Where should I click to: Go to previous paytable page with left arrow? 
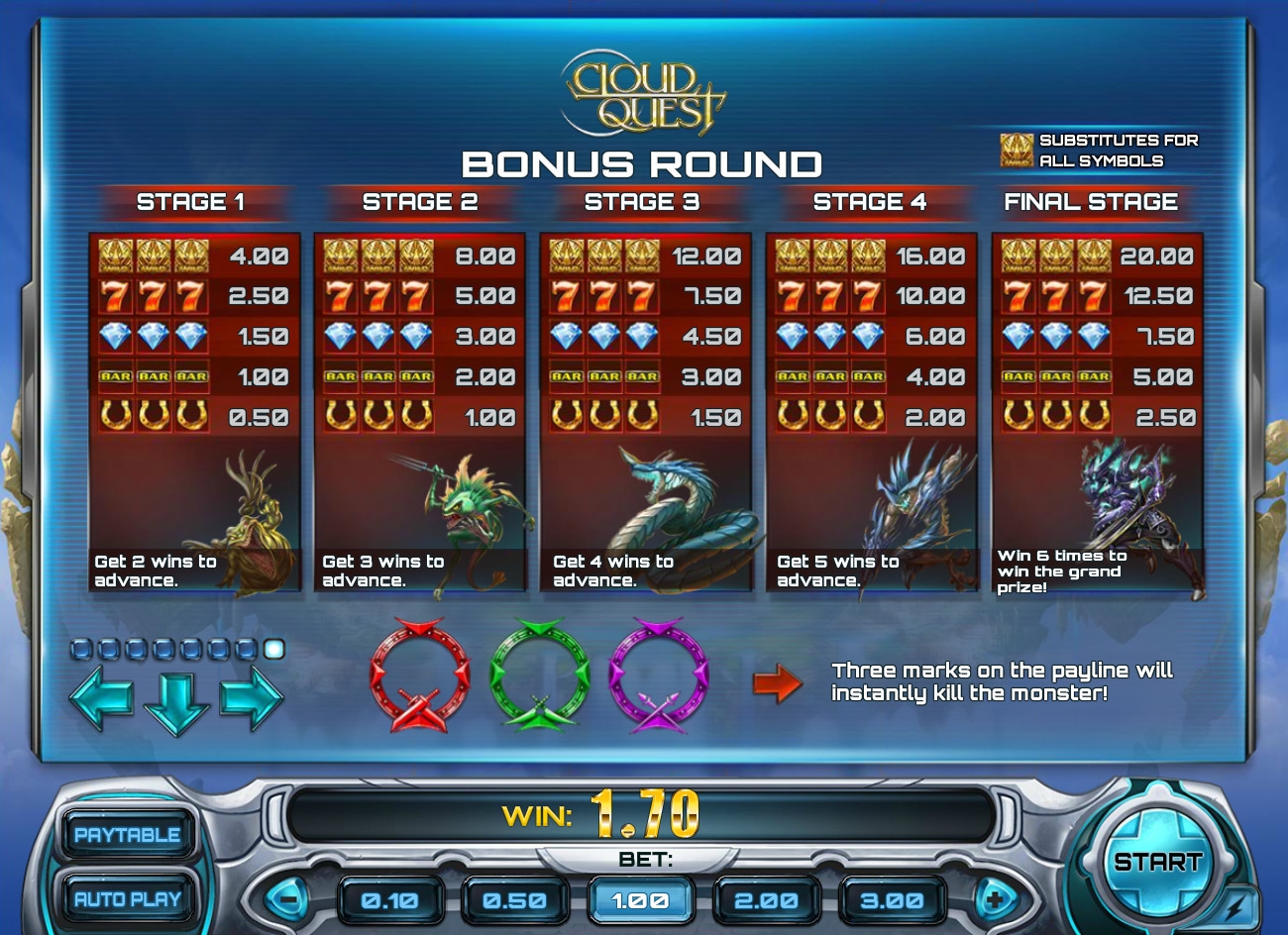tap(102, 695)
